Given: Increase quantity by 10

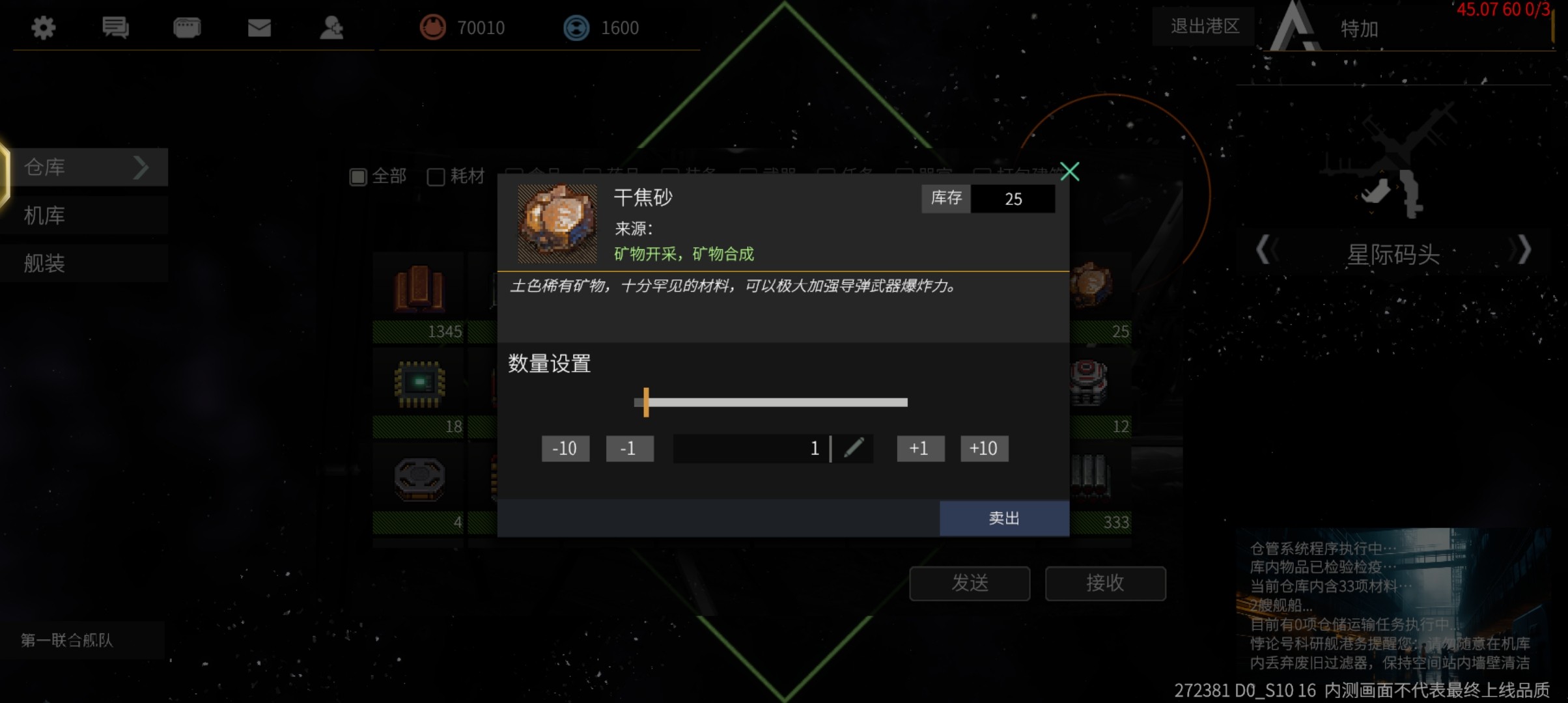Looking at the screenshot, I should pos(984,448).
